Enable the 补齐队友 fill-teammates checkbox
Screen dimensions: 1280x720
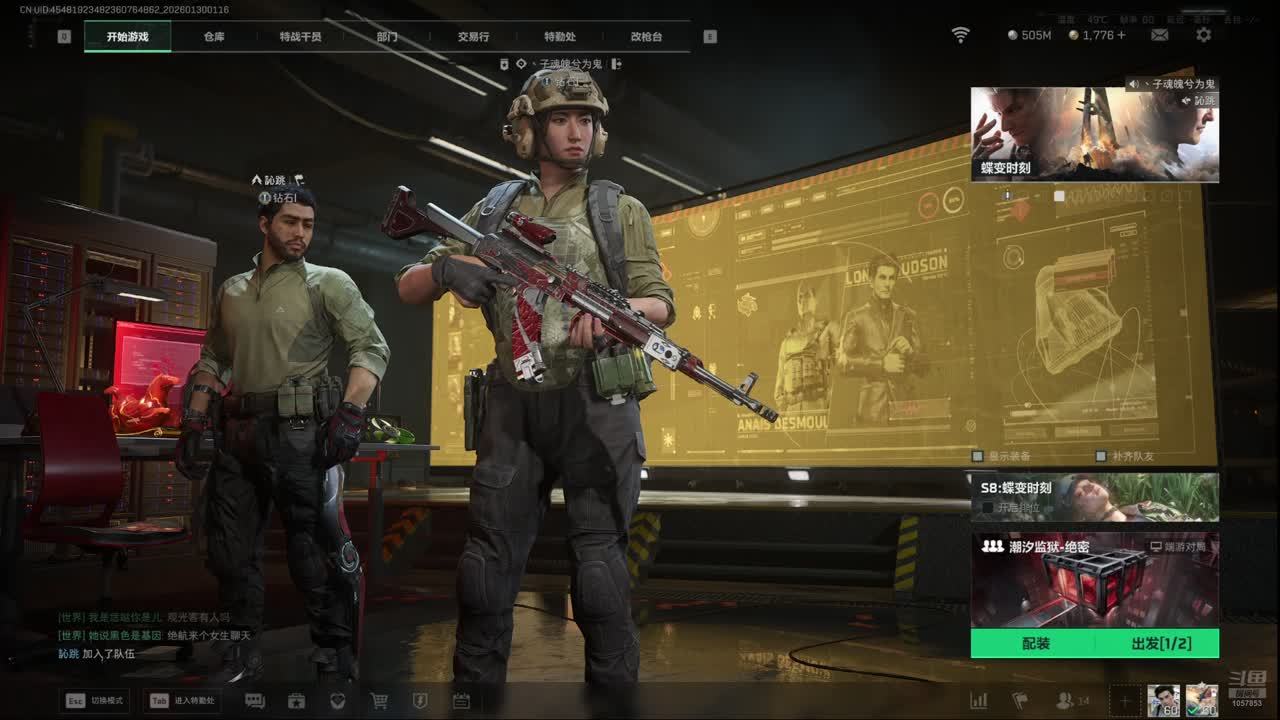(x=1101, y=456)
